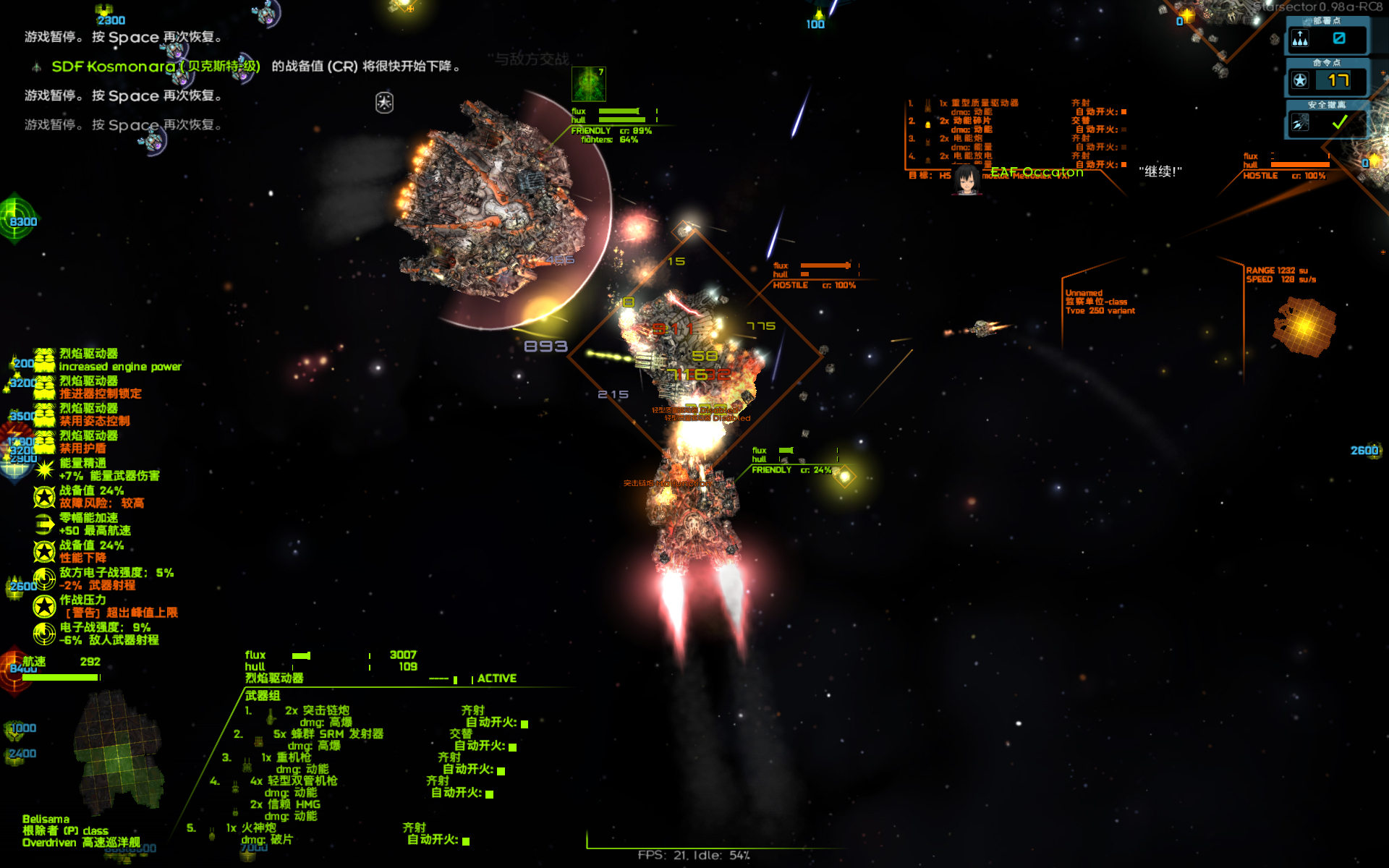Toggle autofire square for the assault chaingun group
Viewport: 1389px width, 868px height.
tap(524, 723)
